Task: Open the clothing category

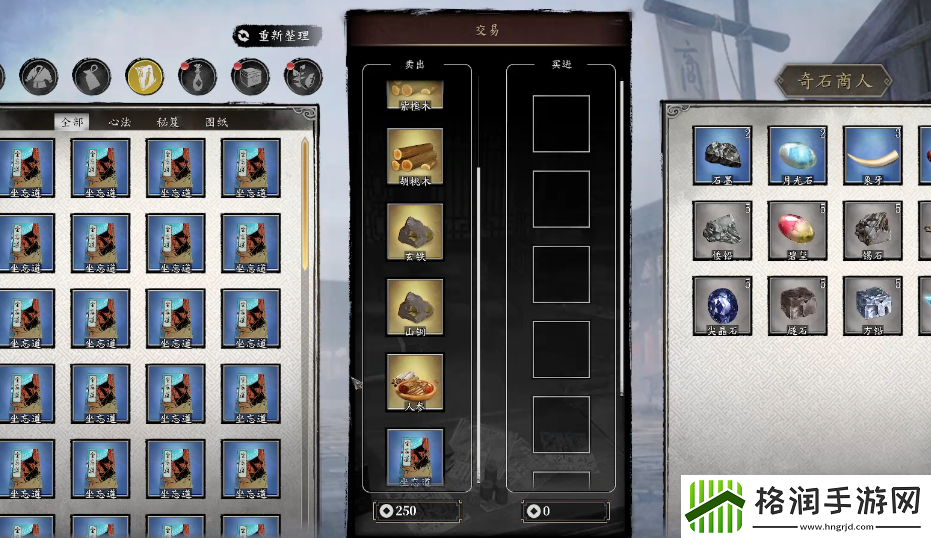Action: click(x=38, y=75)
